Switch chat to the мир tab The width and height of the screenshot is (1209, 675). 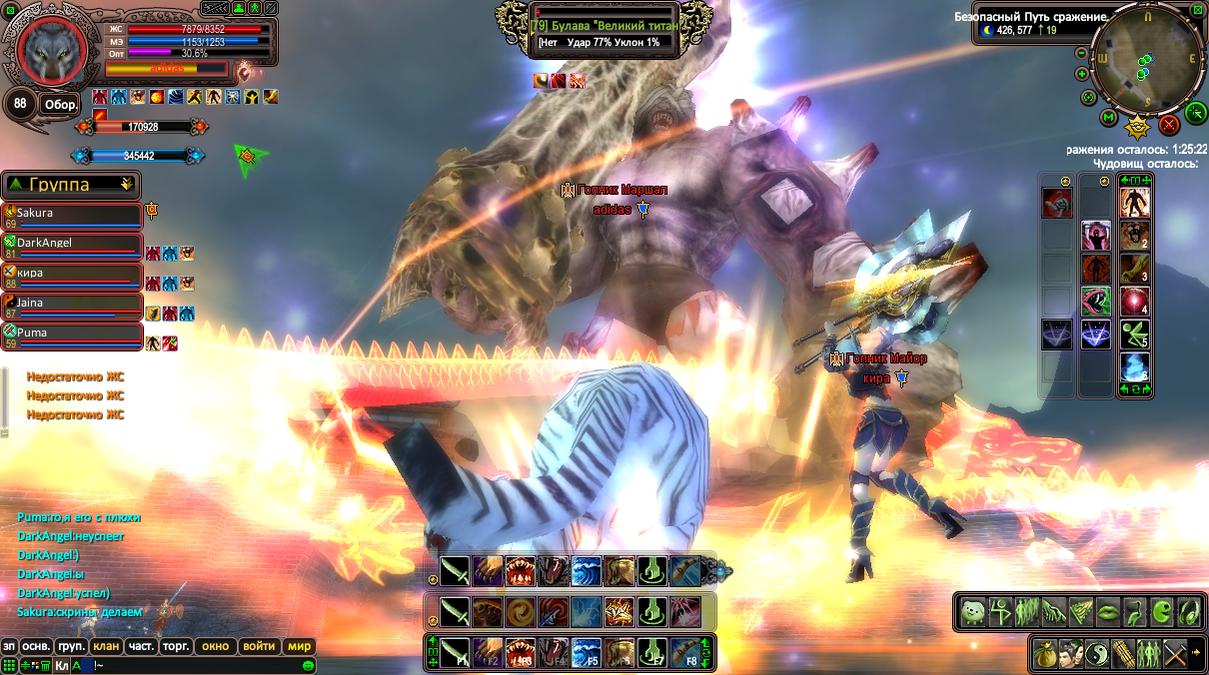pos(300,646)
